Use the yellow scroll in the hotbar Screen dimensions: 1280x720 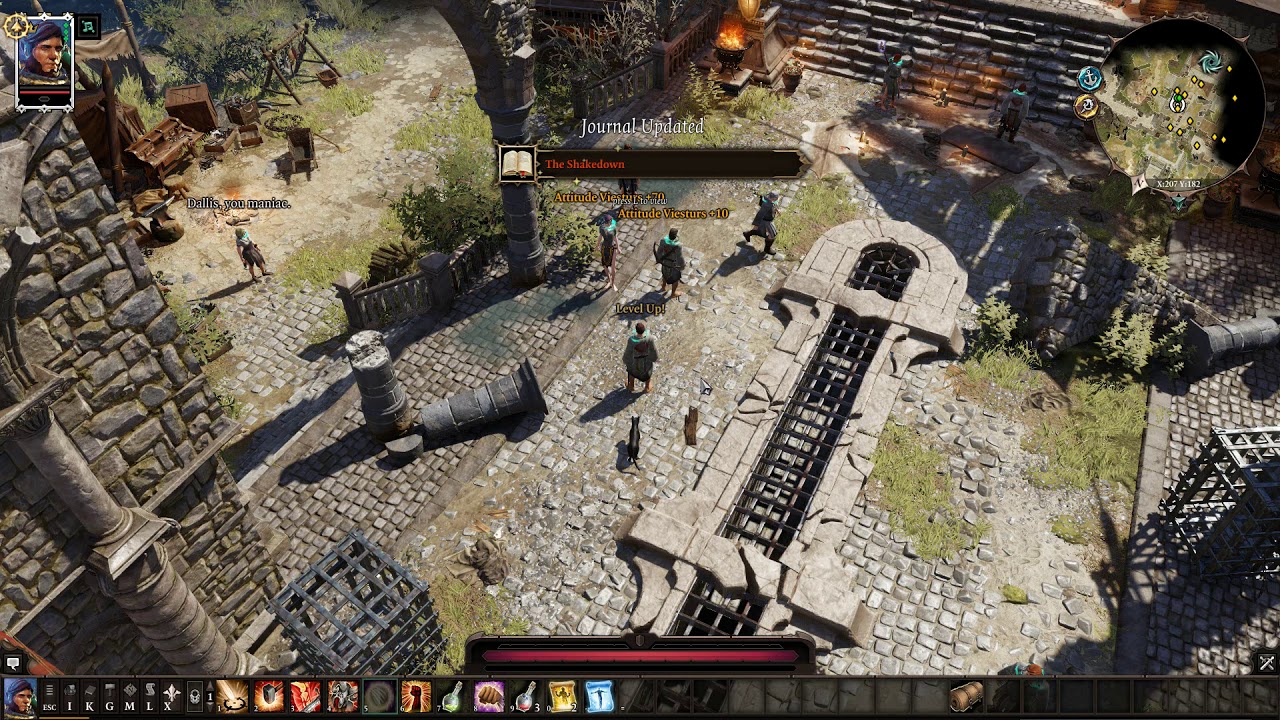click(563, 695)
